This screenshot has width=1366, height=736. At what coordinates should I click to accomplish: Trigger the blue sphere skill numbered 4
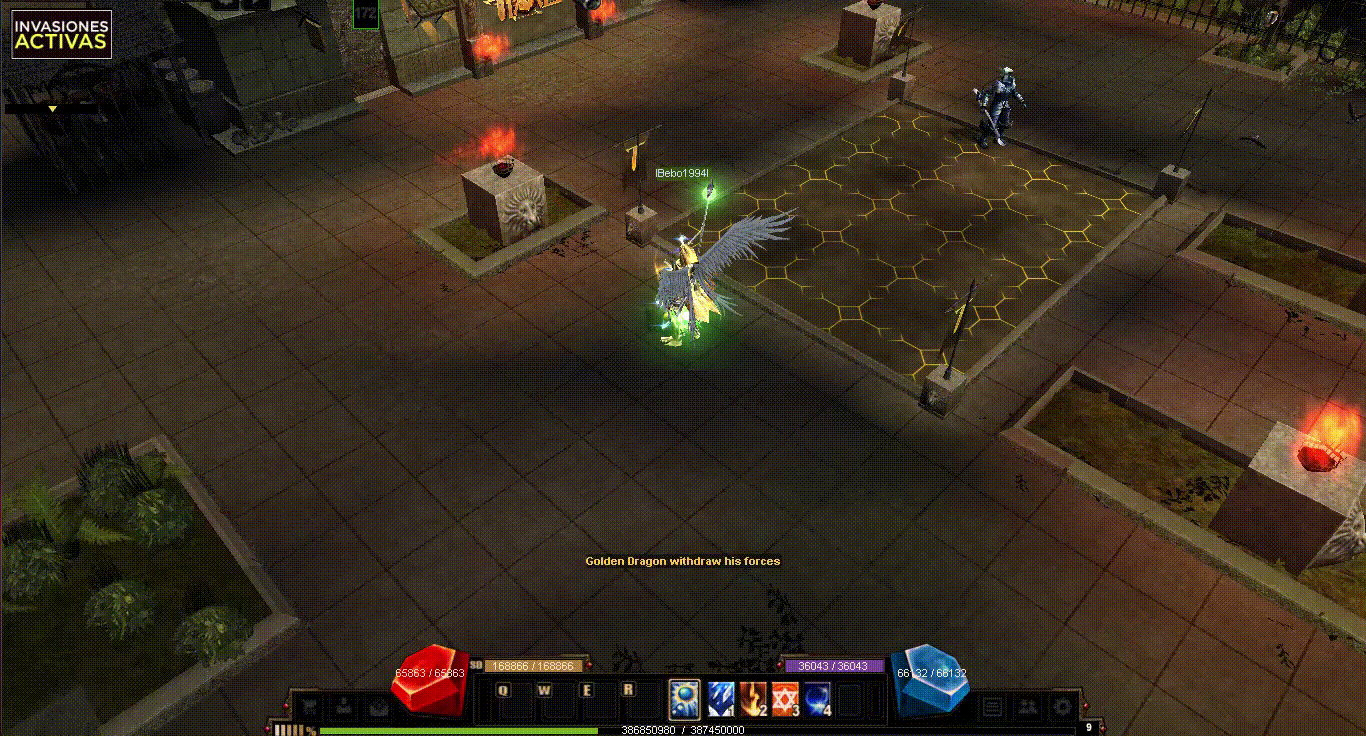click(818, 698)
